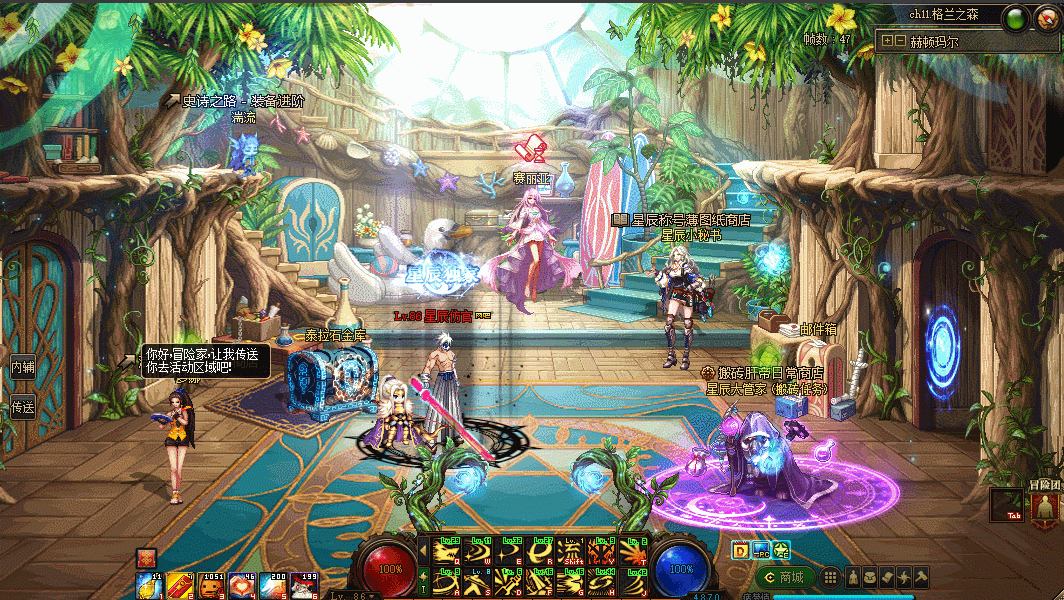Open the hammer icon menu
This screenshot has width=1064, height=600.
coord(920,577)
